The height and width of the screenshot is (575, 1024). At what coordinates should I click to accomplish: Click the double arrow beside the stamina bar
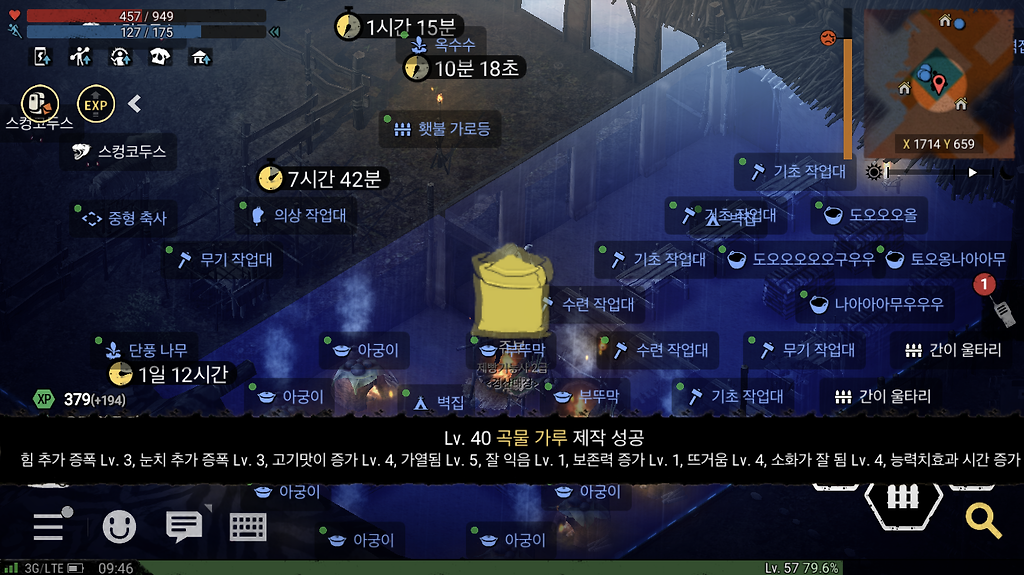[274, 32]
